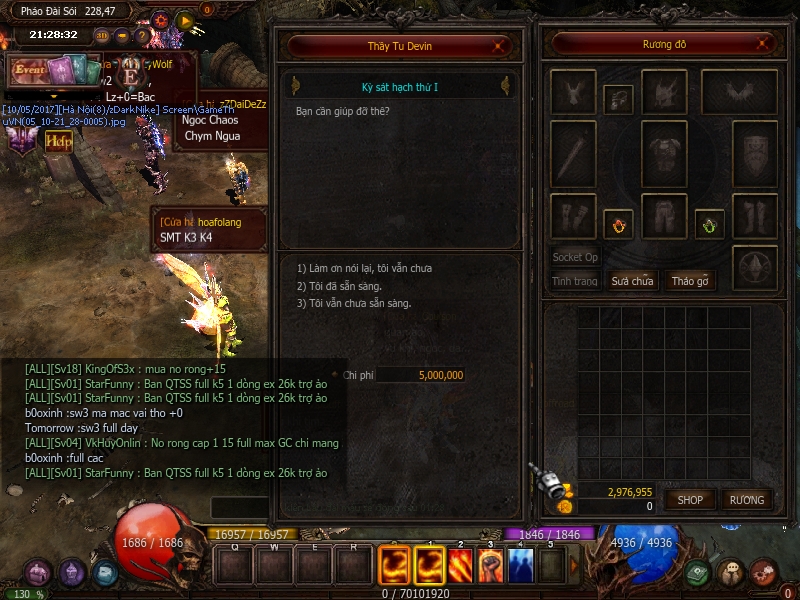Open the SHOP button in inventory
This screenshot has height=600, width=800.
coord(690,499)
